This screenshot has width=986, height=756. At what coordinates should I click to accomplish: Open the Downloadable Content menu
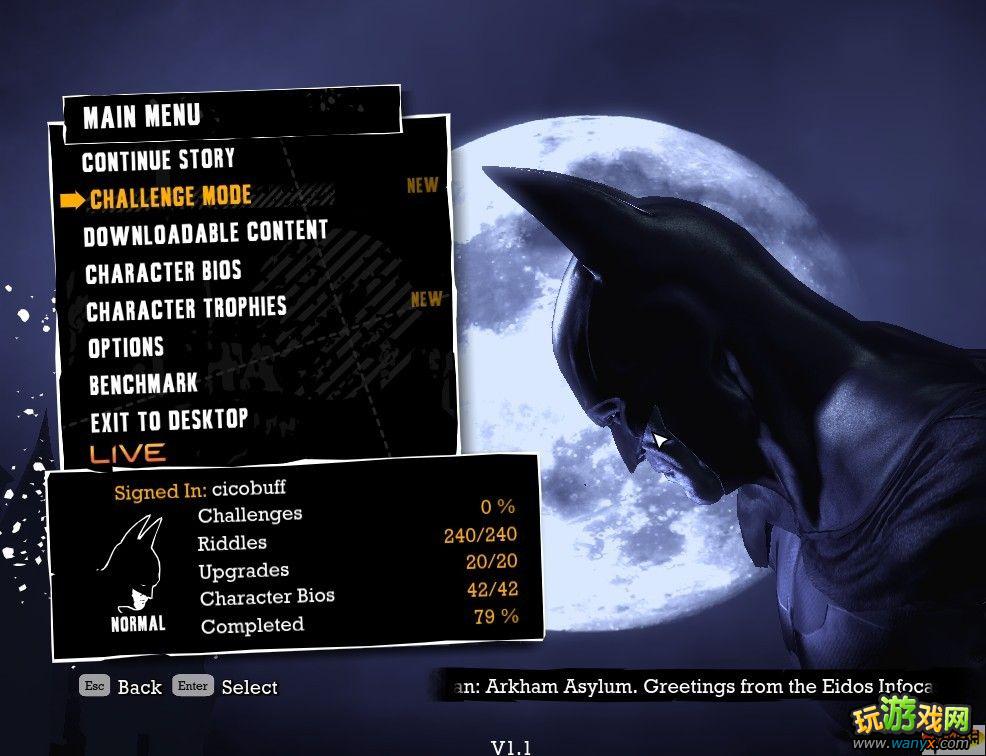[x=205, y=234]
